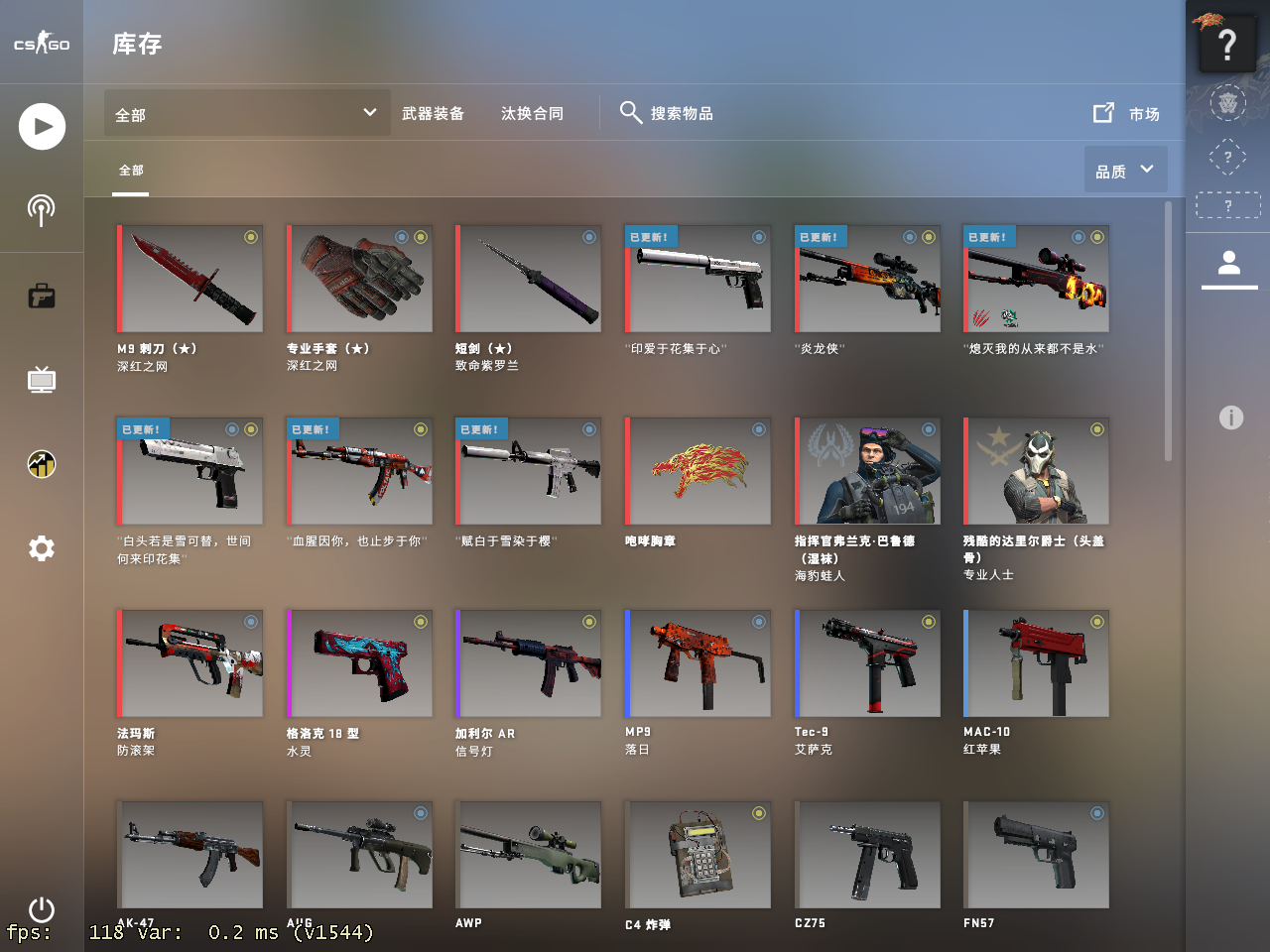Image resolution: width=1270 pixels, height=952 pixels.
Task: Open the Play menu from the sidebar
Action: [x=41, y=126]
